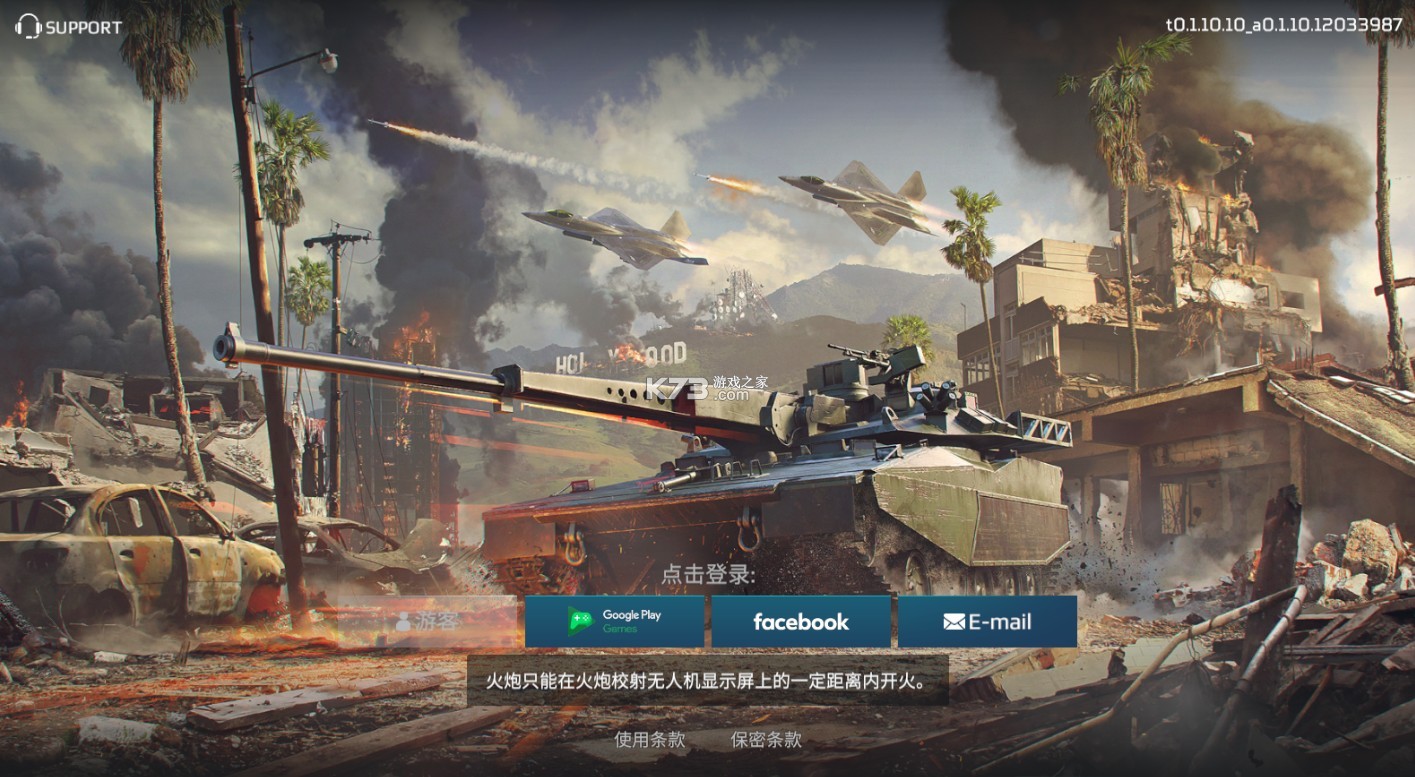Click the Google Play text on the login button

click(631, 614)
